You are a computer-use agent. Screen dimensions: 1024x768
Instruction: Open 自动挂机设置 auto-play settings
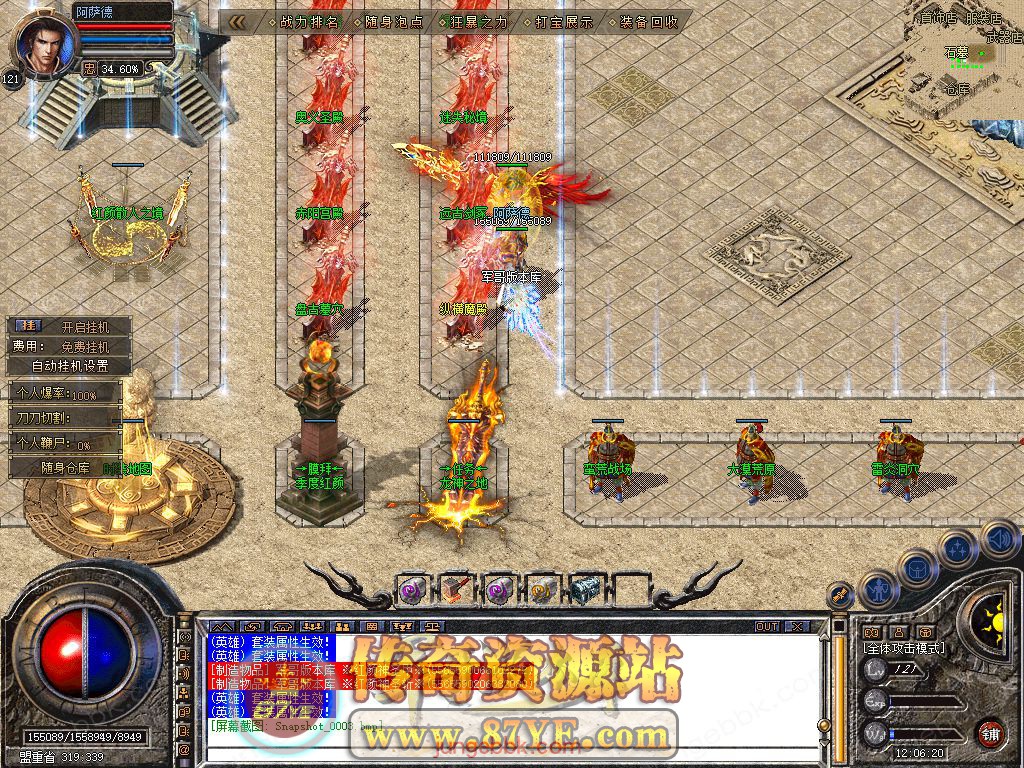(70, 366)
